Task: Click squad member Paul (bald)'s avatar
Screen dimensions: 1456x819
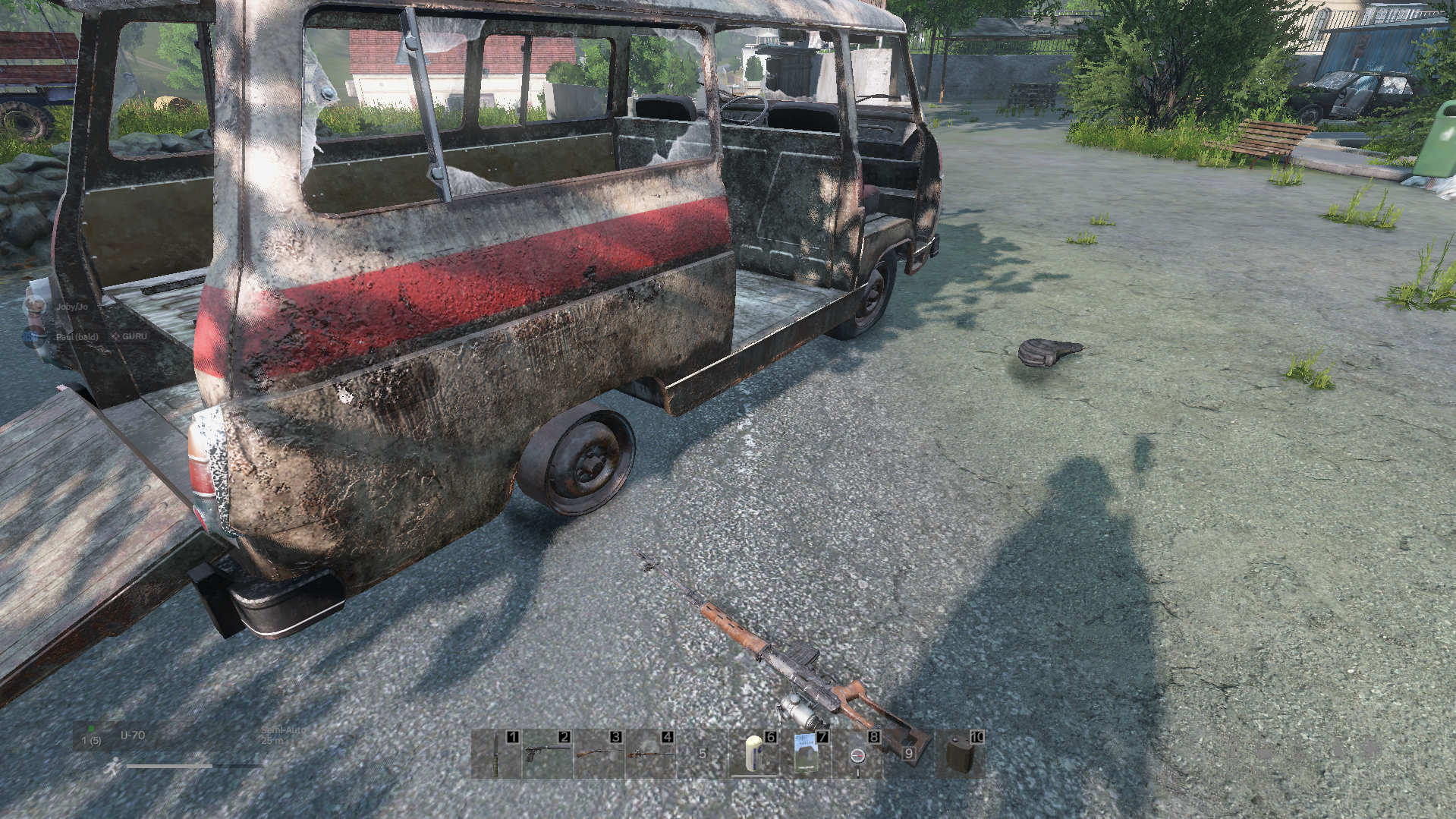Action: coord(35,336)
